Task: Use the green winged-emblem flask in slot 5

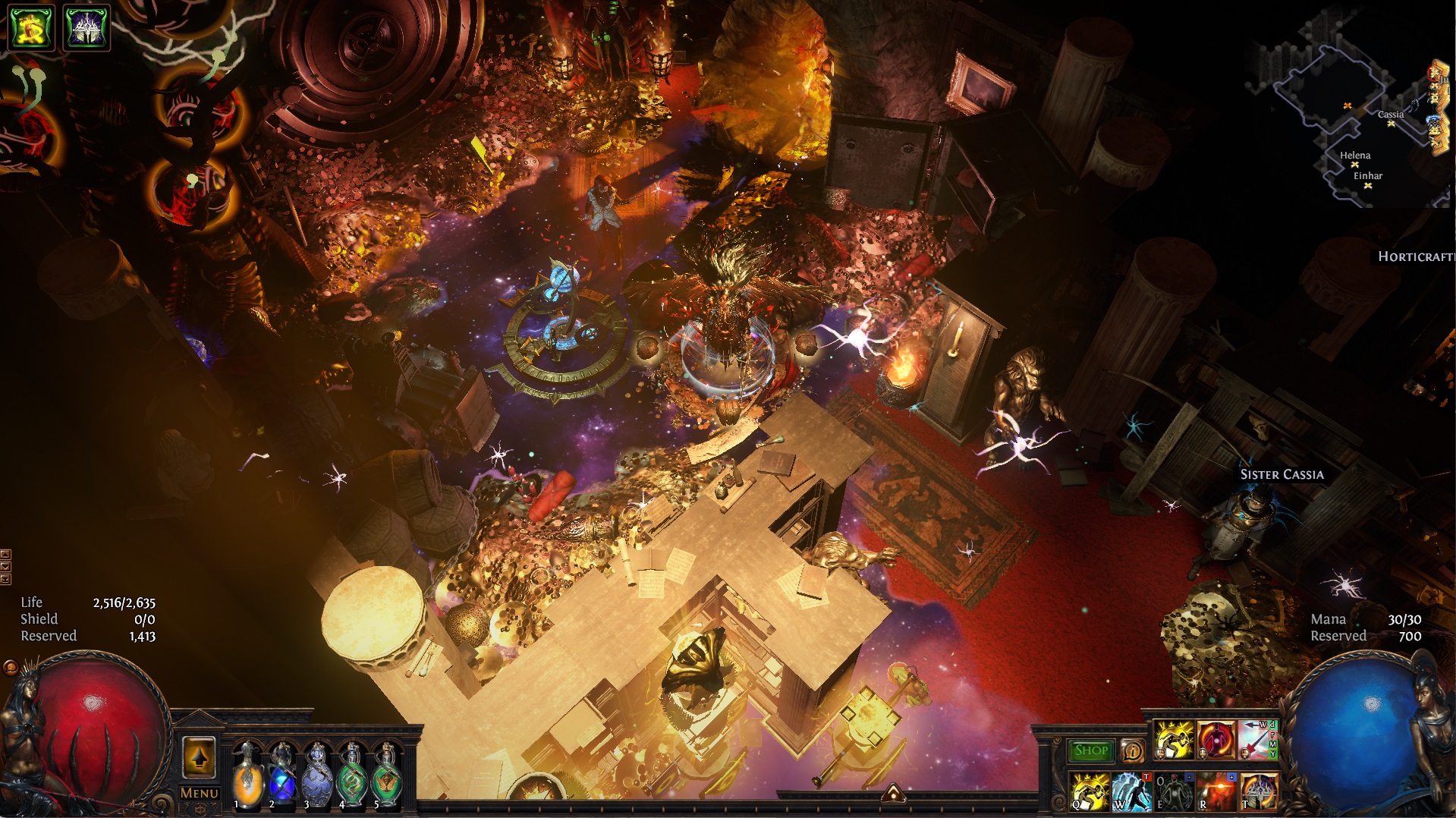Action: click(386, 774)
